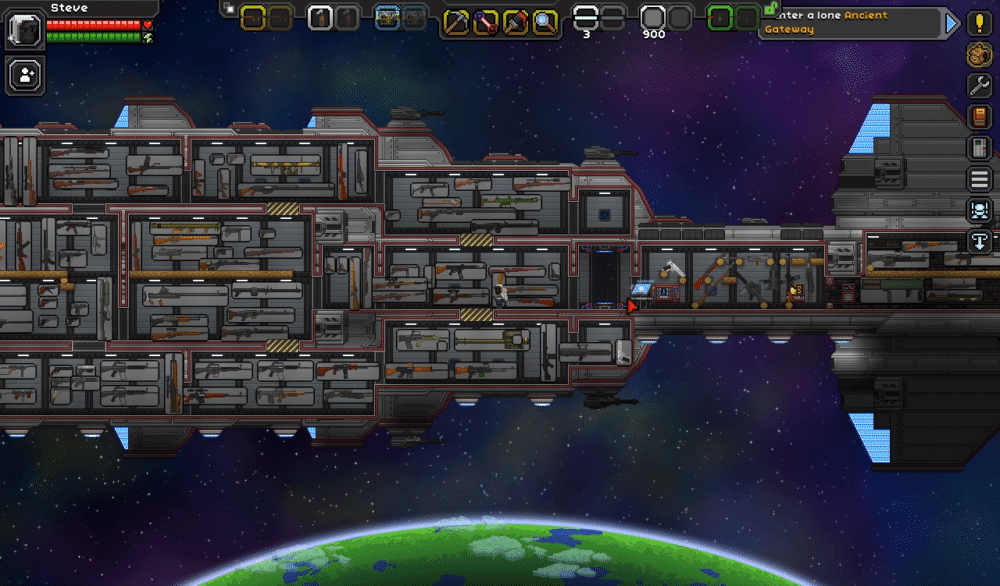This screenshot has width=1000, height=586.
Task: Click the Ancient Gateway quest tracker
Action: tap(850, 23)
